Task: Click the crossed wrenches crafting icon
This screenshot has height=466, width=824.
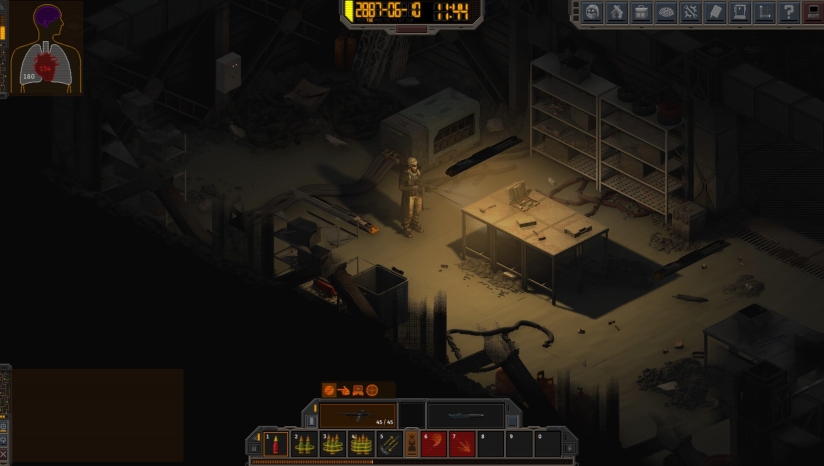Action: [690, 12]
